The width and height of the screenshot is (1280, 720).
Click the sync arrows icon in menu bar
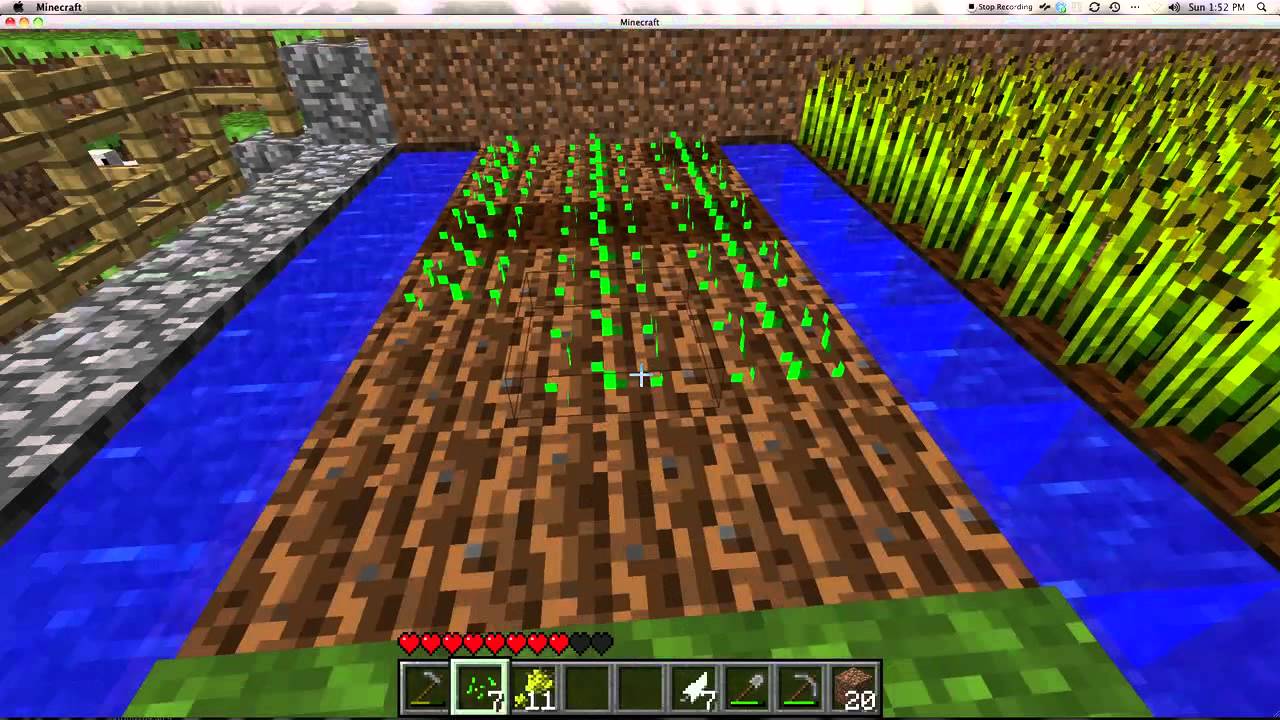[x=1093, y=8]
